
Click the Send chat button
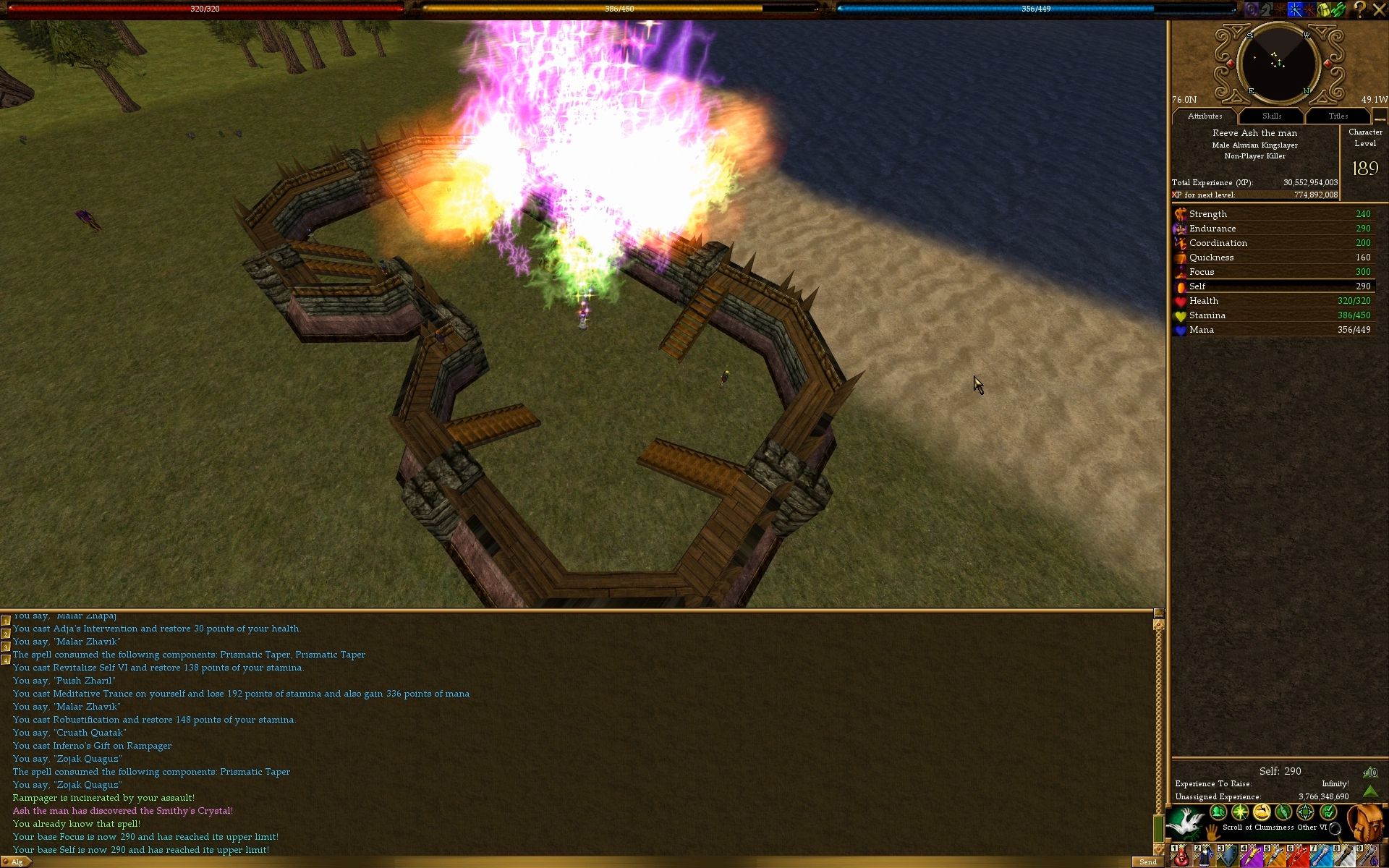pos(1147,861)
